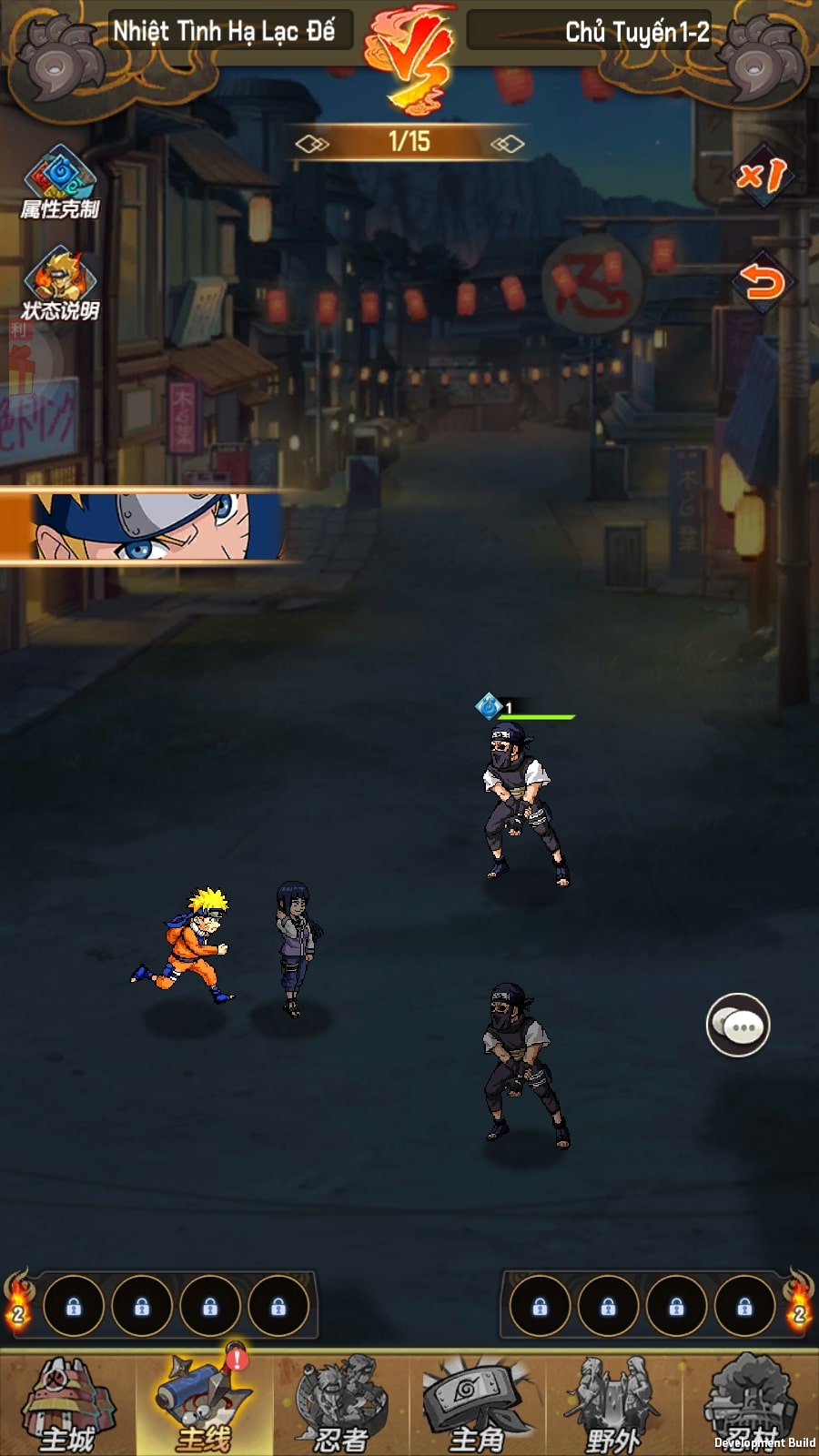Open the 忍者 ninja tab
The image size is (819, 1456).
click(340, 1404)
